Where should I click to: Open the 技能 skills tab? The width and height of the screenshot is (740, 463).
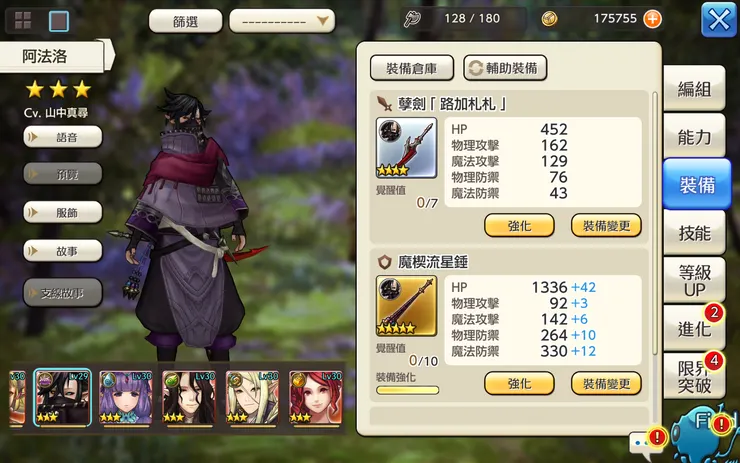tap(694, 233)
